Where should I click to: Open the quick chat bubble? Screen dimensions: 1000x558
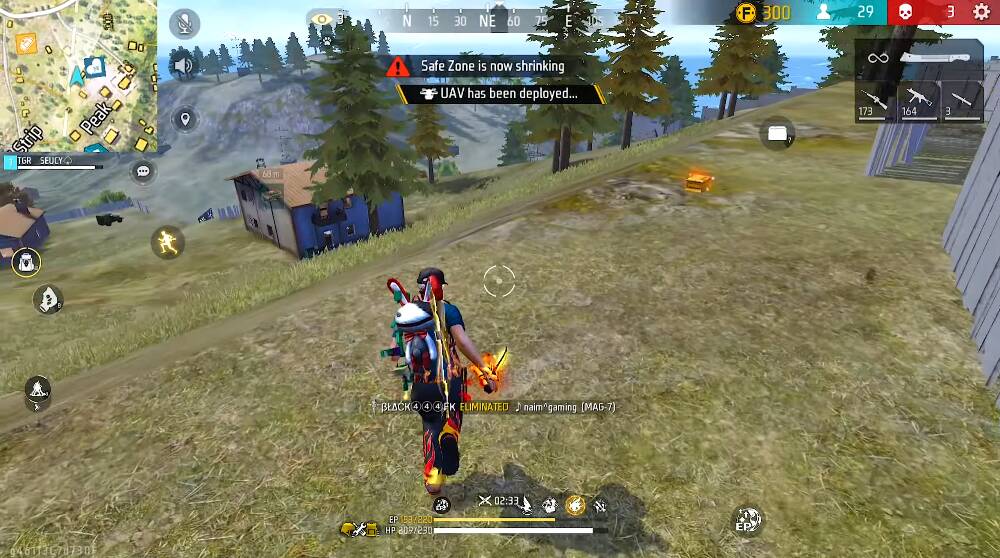tap(143, 172)
